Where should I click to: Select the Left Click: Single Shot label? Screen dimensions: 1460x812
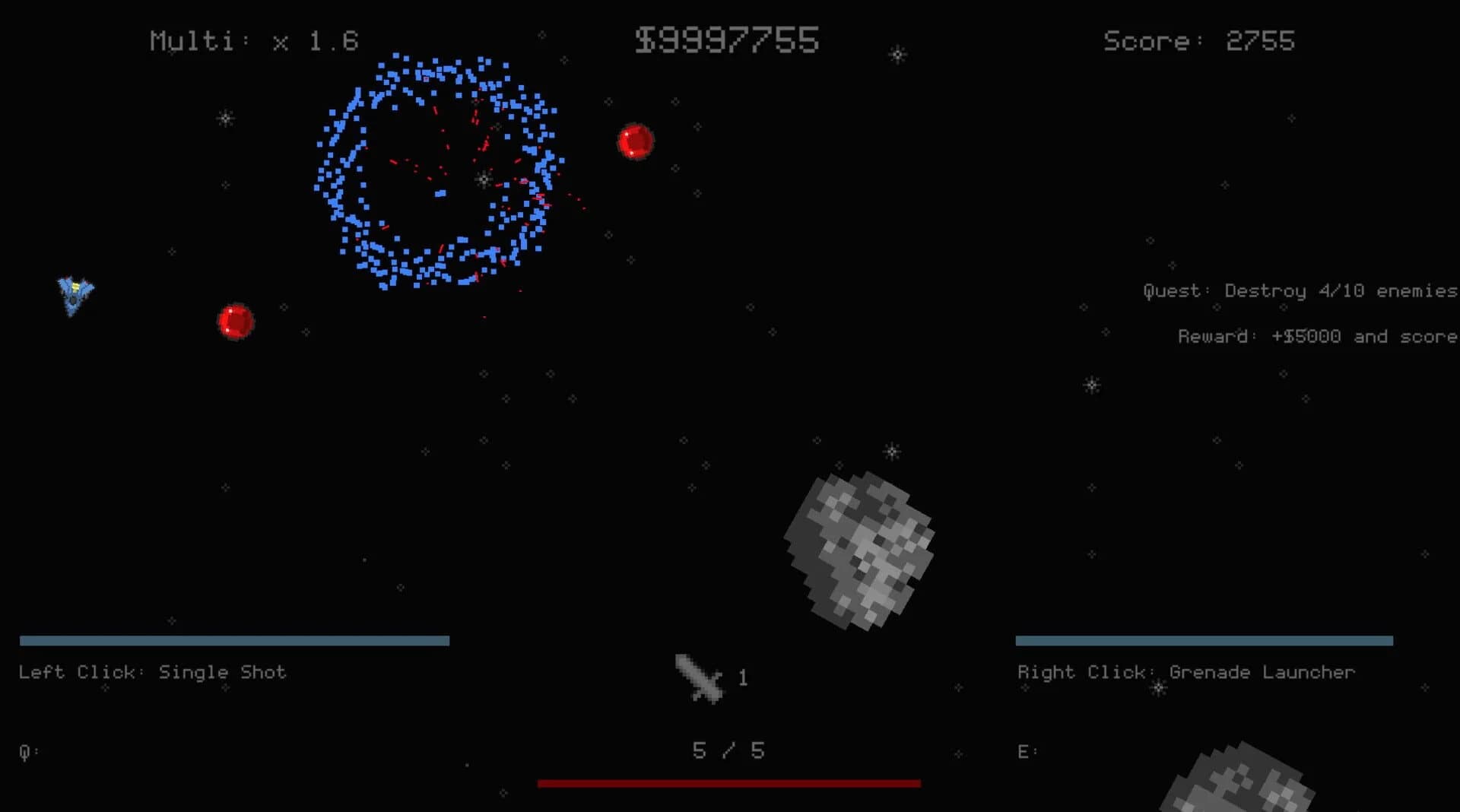(x=152, y=672)
